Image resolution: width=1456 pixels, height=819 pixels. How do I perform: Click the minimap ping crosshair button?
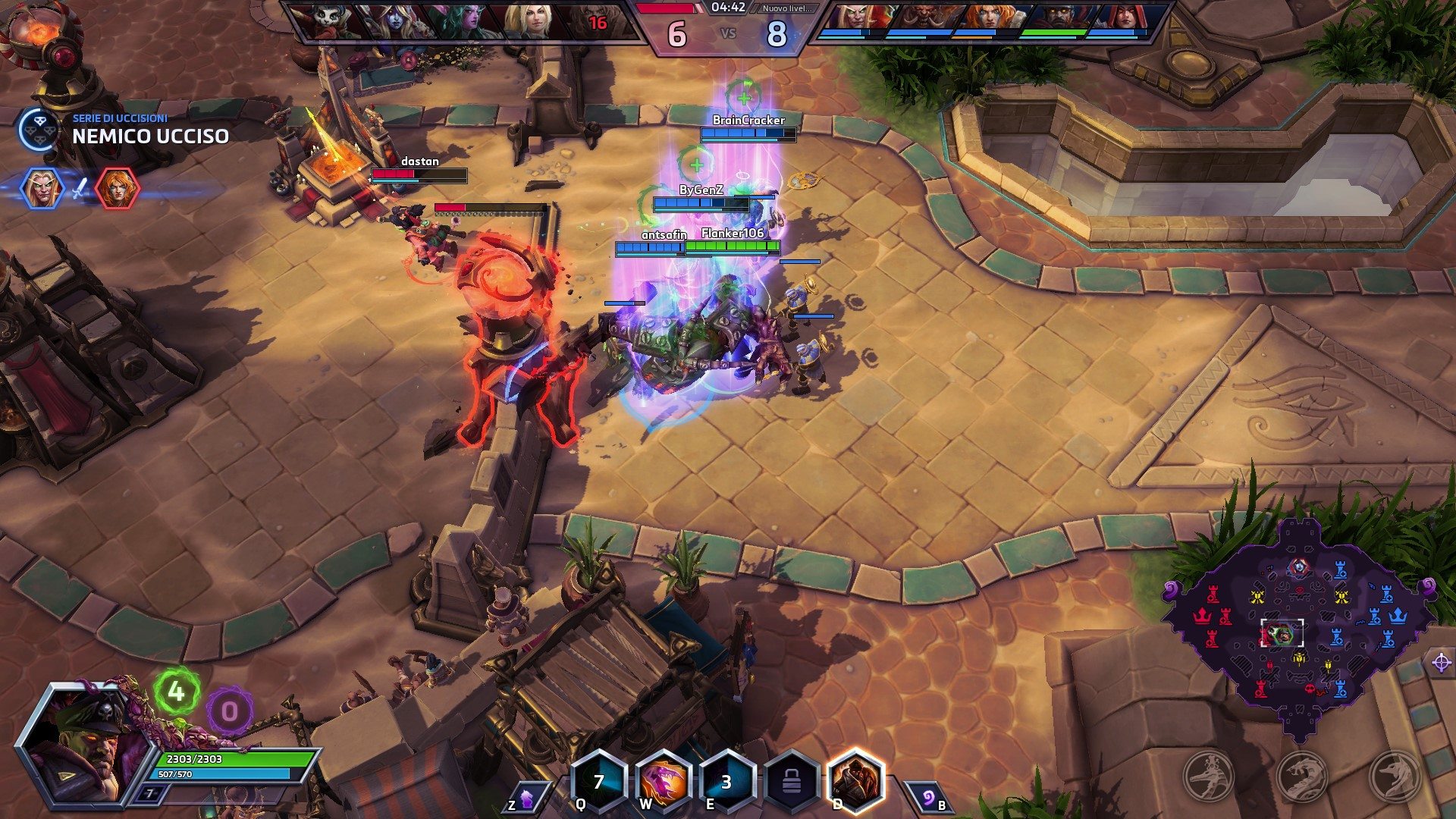click(1441, 662)
